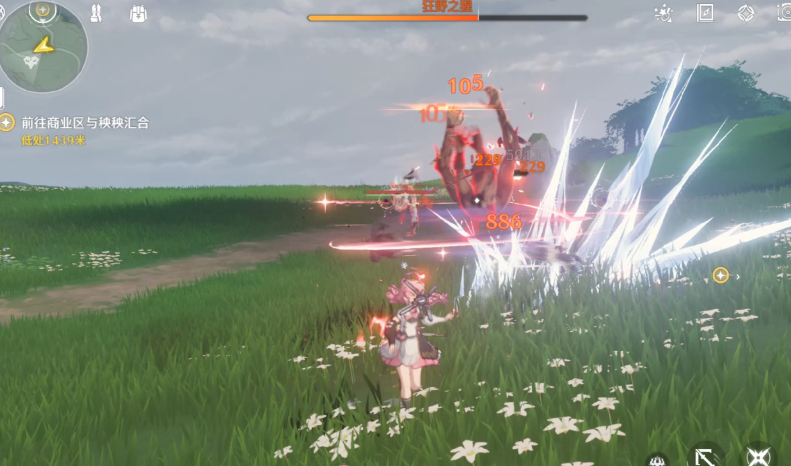Open the backpack inventory icon
The width and height of the screenshot is (791, 466).
pos(138,13)
